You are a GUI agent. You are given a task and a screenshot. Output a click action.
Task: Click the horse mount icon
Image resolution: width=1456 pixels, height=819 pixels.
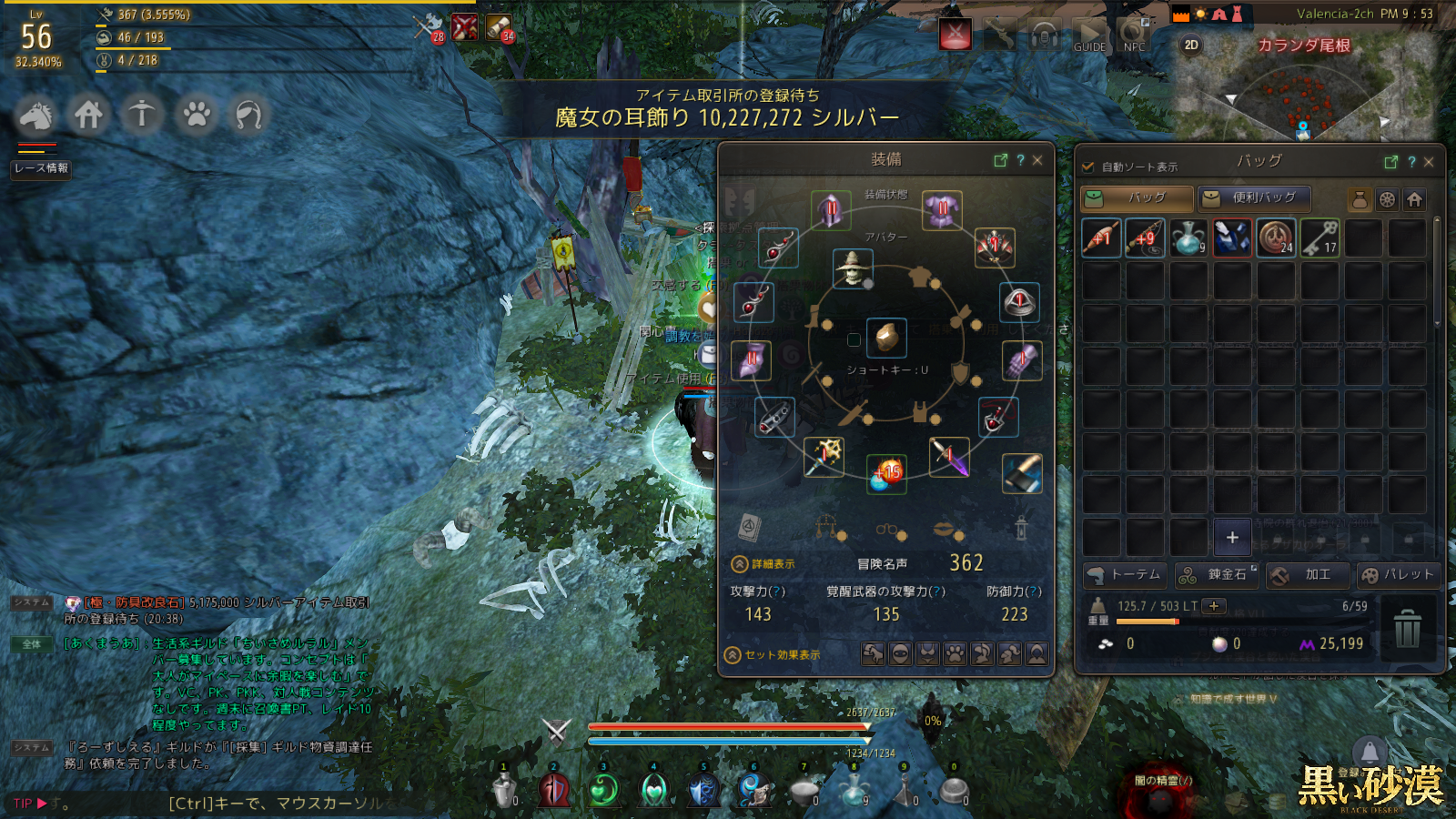35,116
